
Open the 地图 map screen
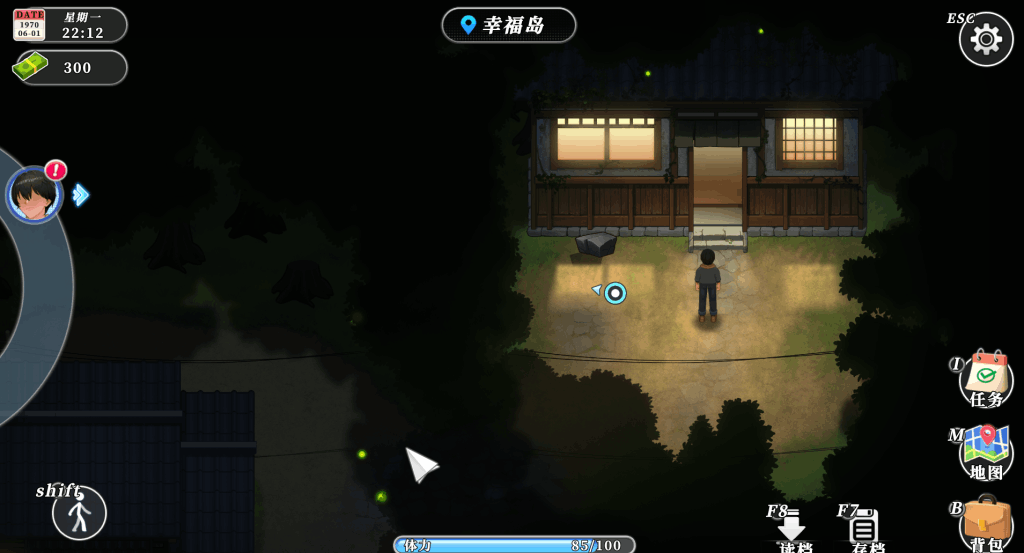click(x=986, y=453)
